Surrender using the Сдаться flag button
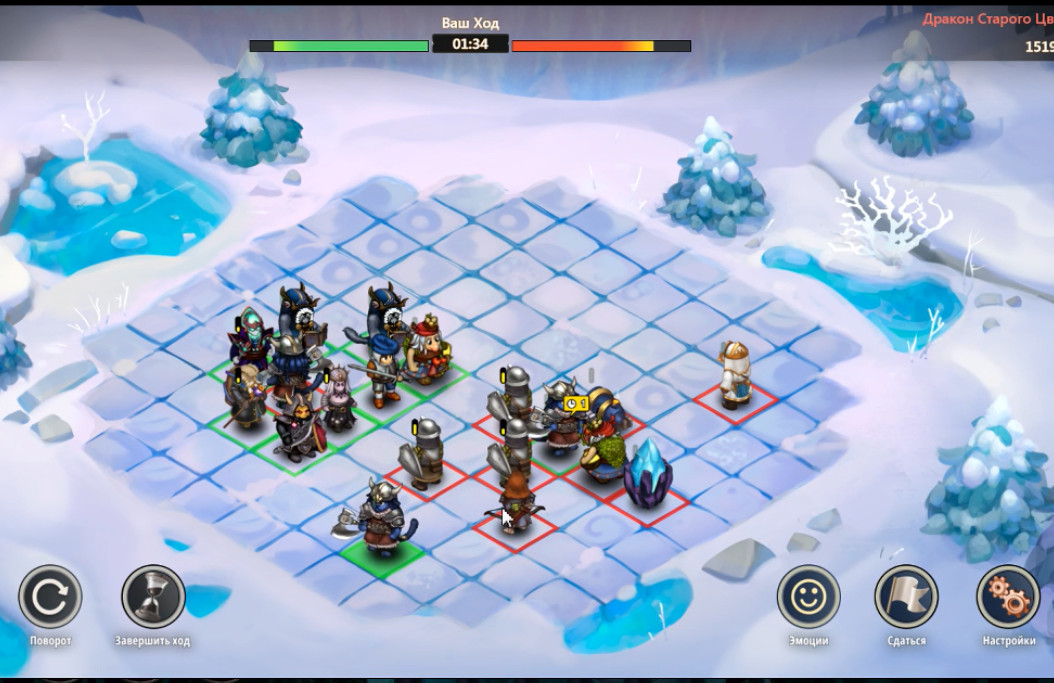 pyautogui.click(x=906, y=597)
